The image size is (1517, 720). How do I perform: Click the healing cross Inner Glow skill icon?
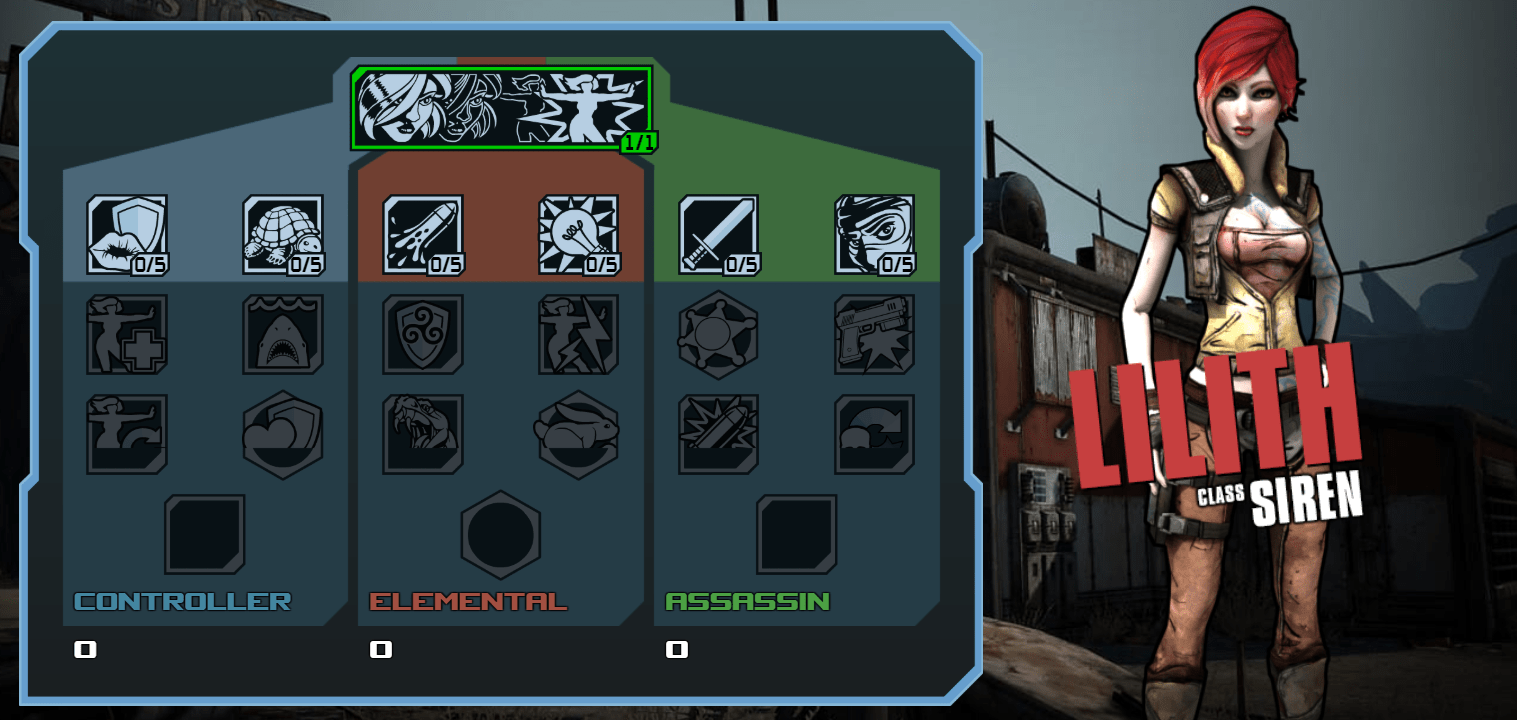coord(125,335)
